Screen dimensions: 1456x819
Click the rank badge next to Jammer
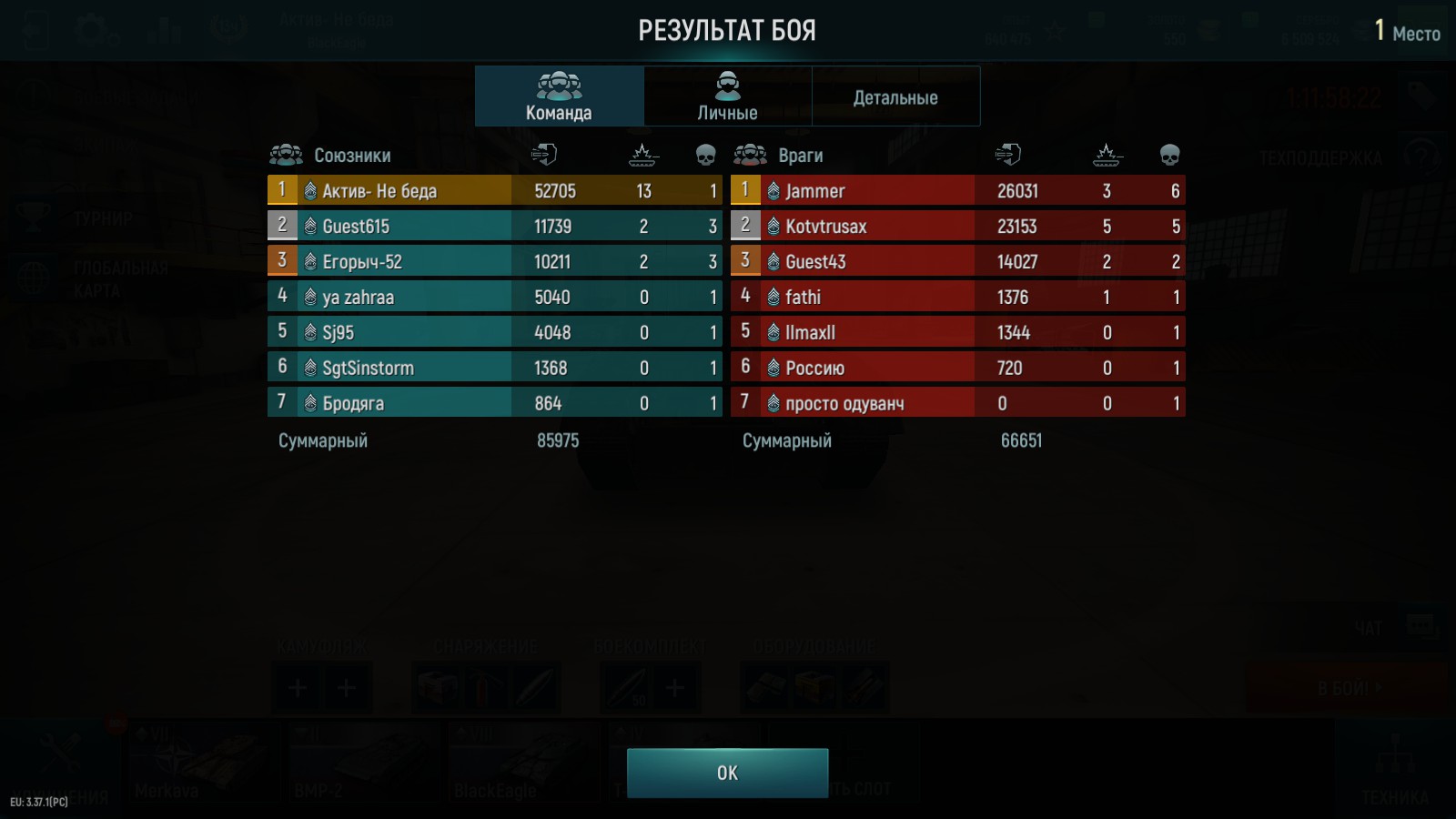click(x=772, y=191)
